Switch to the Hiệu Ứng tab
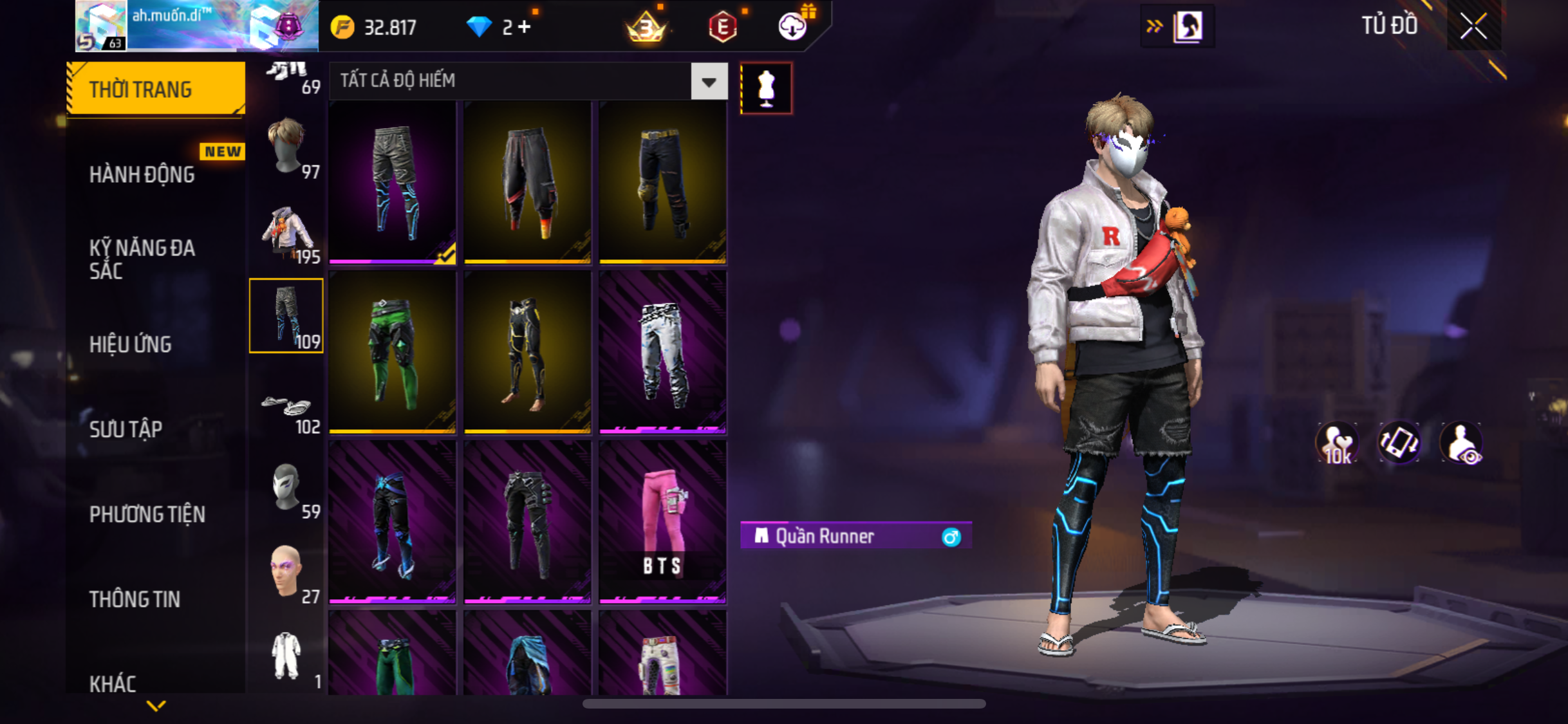This screenshot has height=724, width=1568. (x=130, y=344)
